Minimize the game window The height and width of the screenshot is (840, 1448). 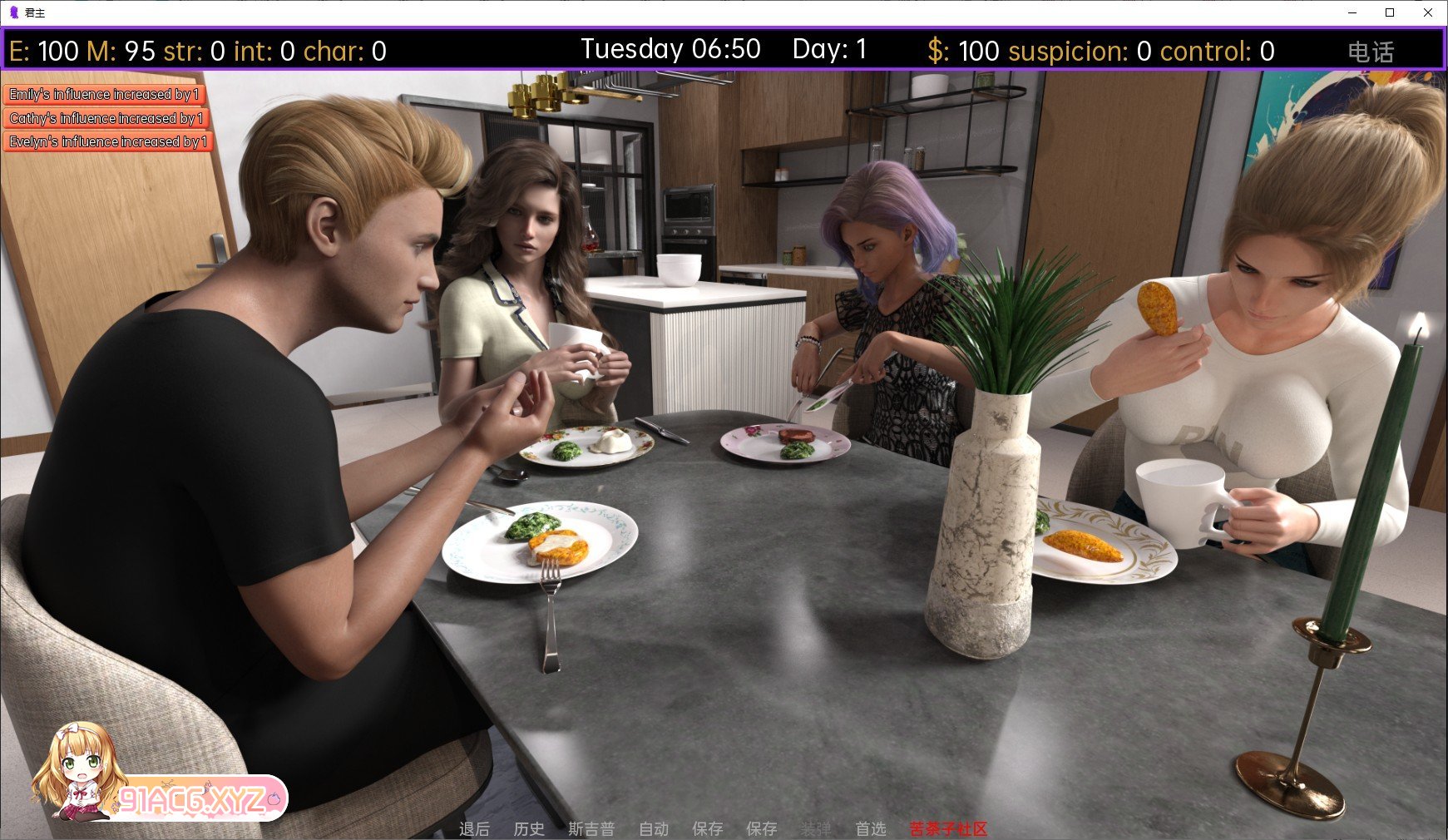coord(1352,12)
